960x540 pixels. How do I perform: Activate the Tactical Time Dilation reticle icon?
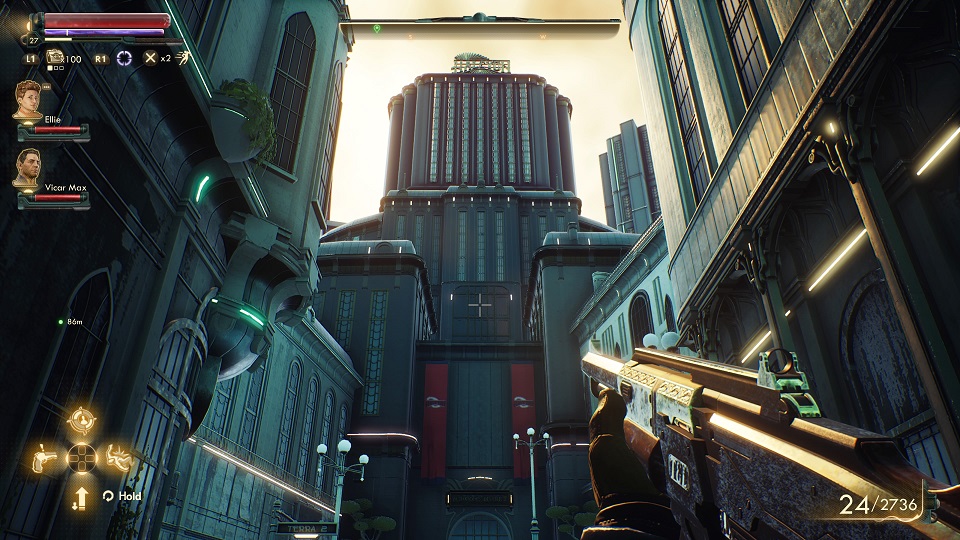[124, 58]
